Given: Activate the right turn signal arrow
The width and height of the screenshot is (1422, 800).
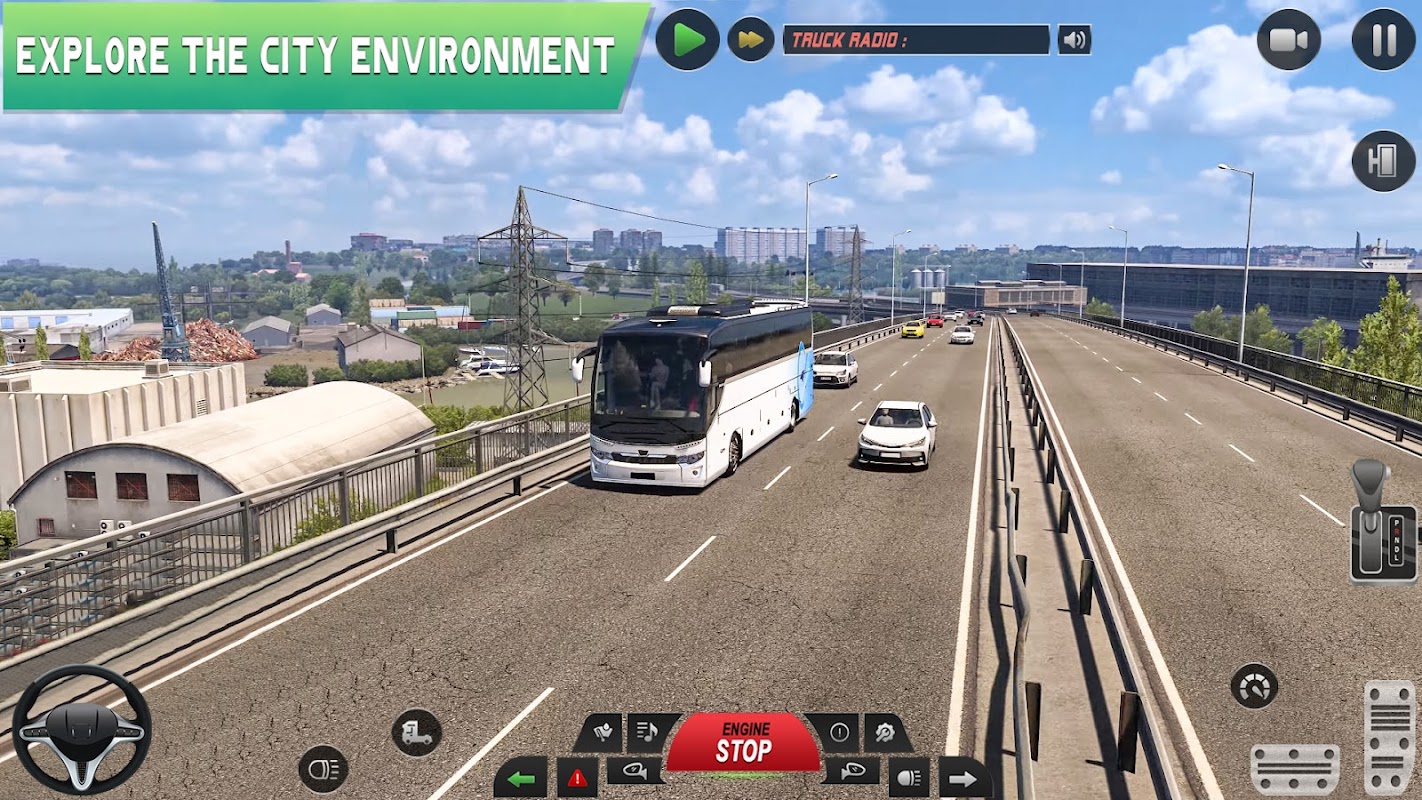Looking at the screenshot, I should [x=963, y=778].
